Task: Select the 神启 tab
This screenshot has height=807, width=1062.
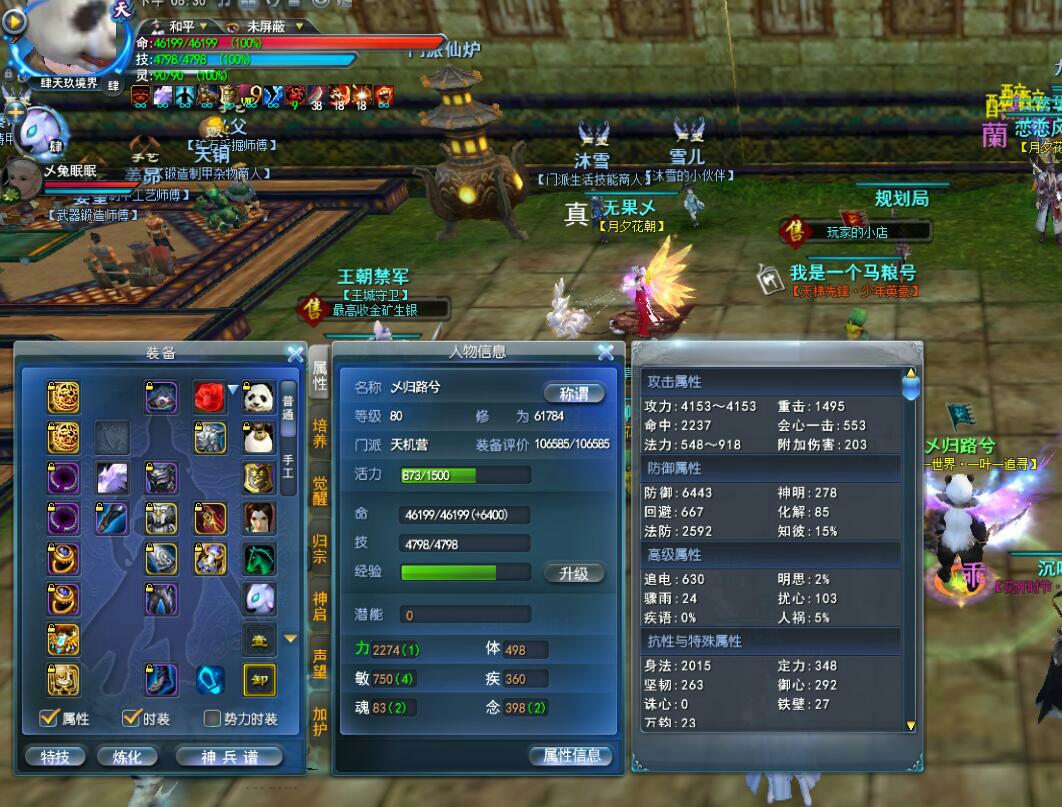Action: click(x=320, y=605)
